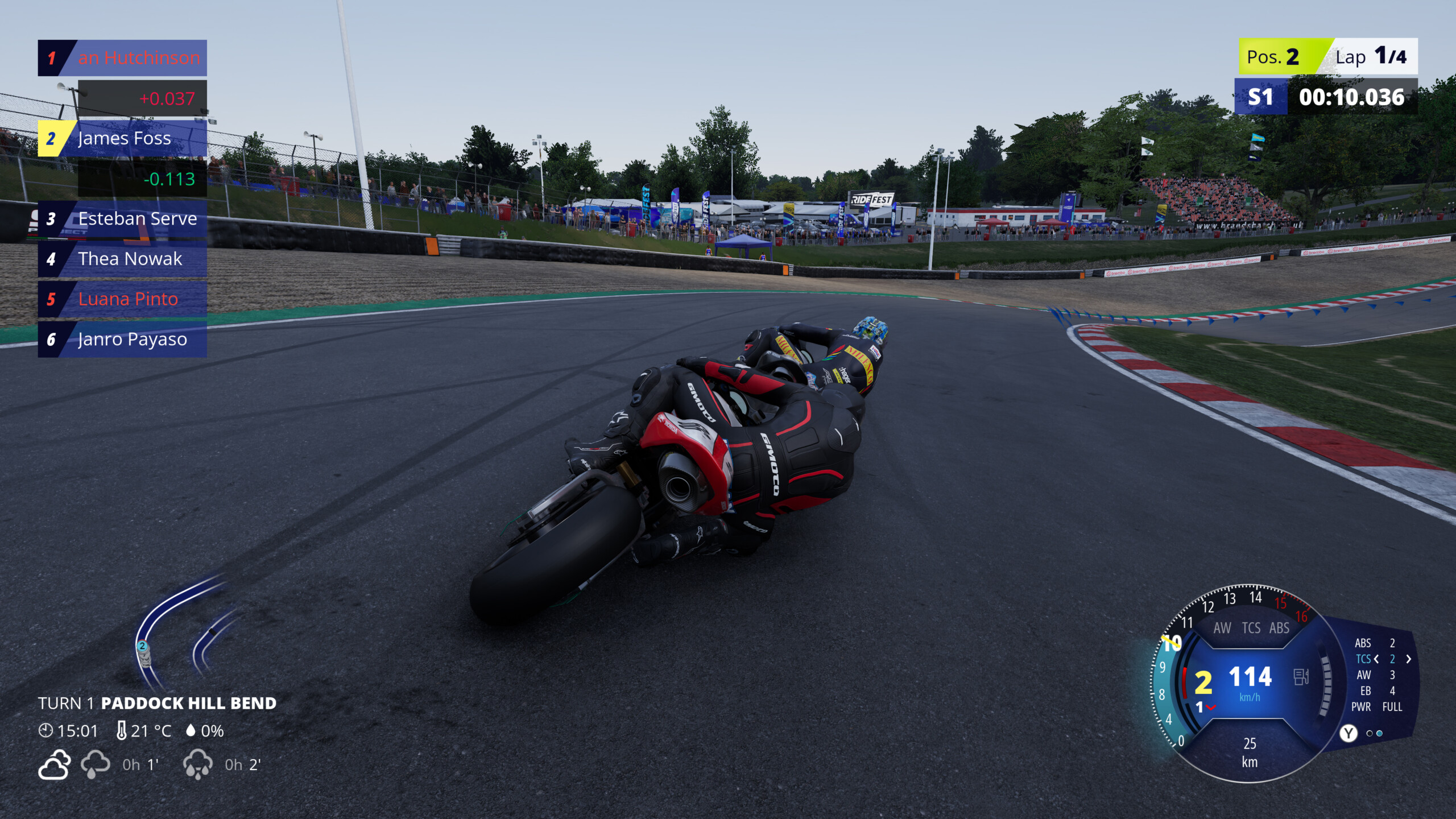Toggle the AW indicator on the dash
The height and width of the screenshot is (819, 1456).
(x=1224, y=628)
